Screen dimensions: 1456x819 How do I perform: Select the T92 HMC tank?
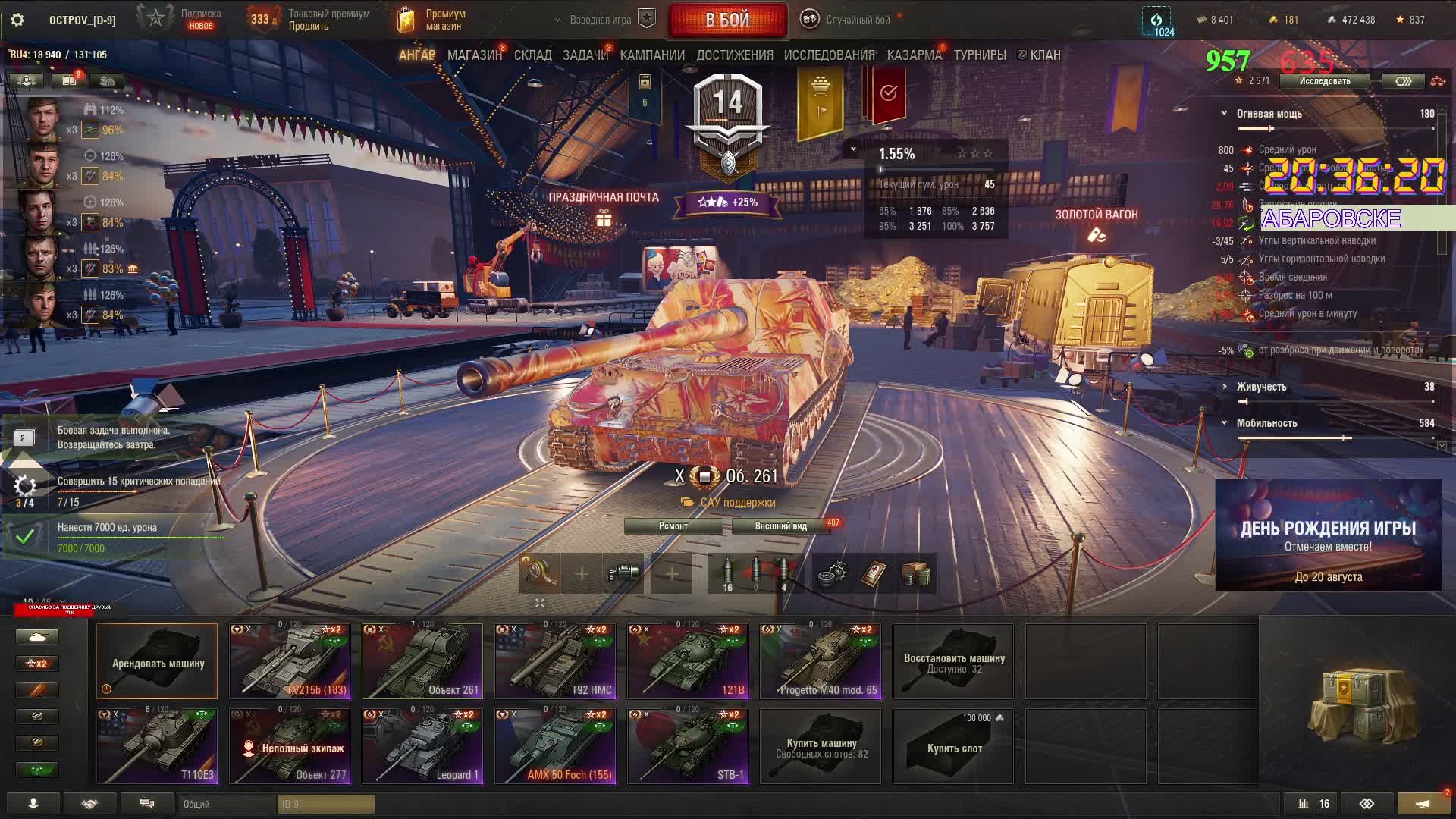coord(555,661)
